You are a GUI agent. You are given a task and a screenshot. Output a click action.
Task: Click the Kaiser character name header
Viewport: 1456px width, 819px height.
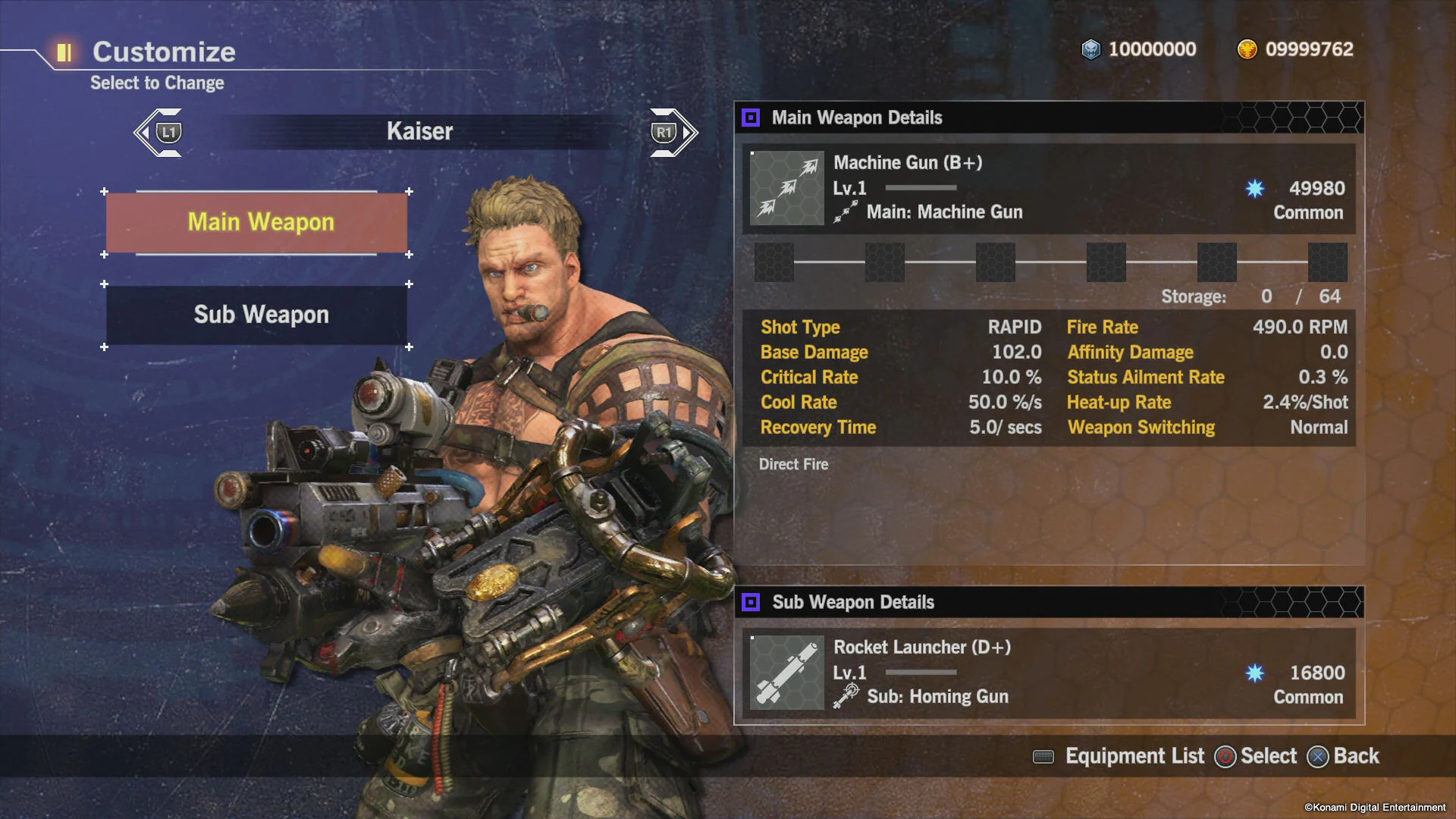(419, 130)
